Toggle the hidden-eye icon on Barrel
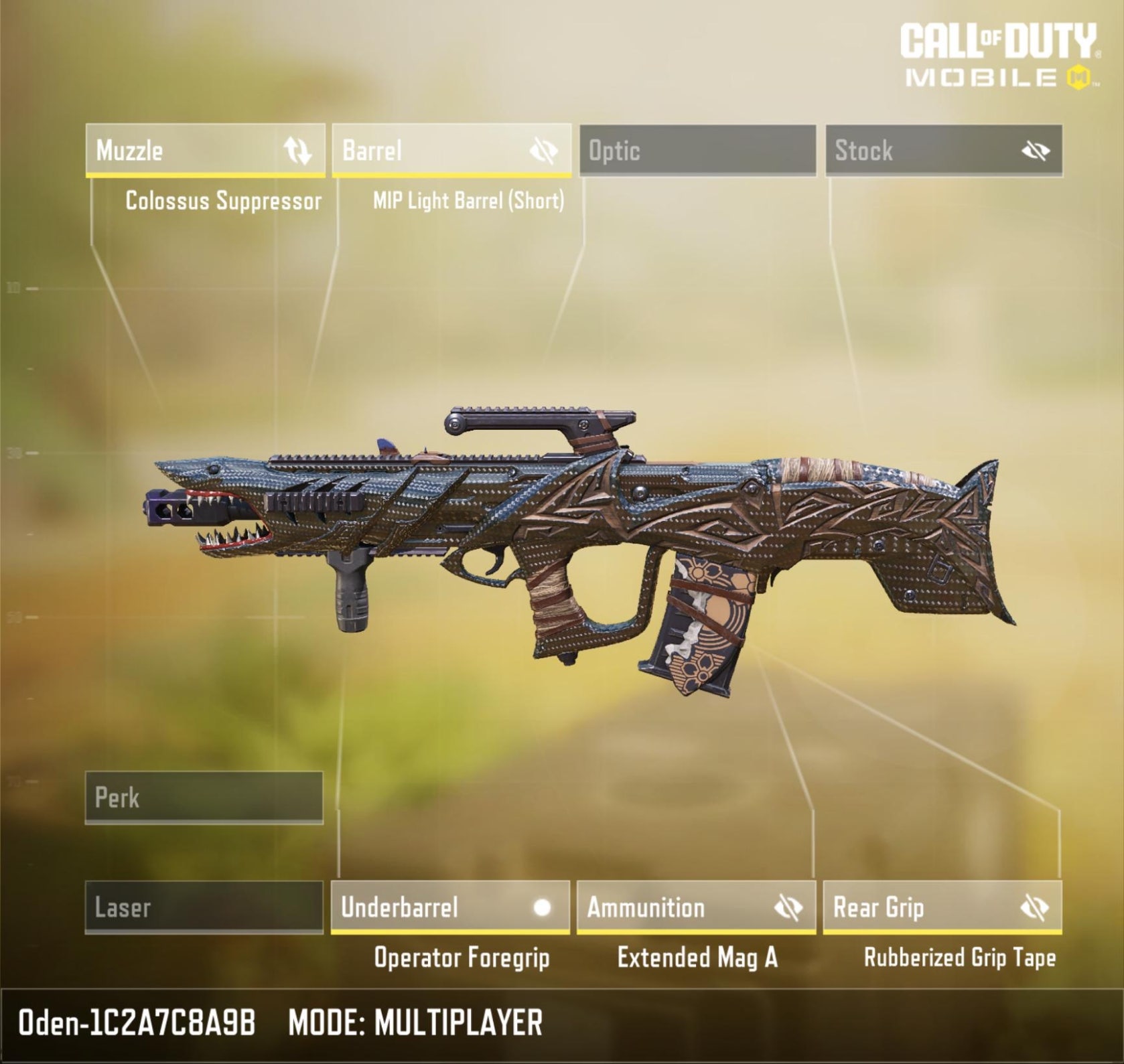Screen dimensions: 1124x1064 coord(543,151)
